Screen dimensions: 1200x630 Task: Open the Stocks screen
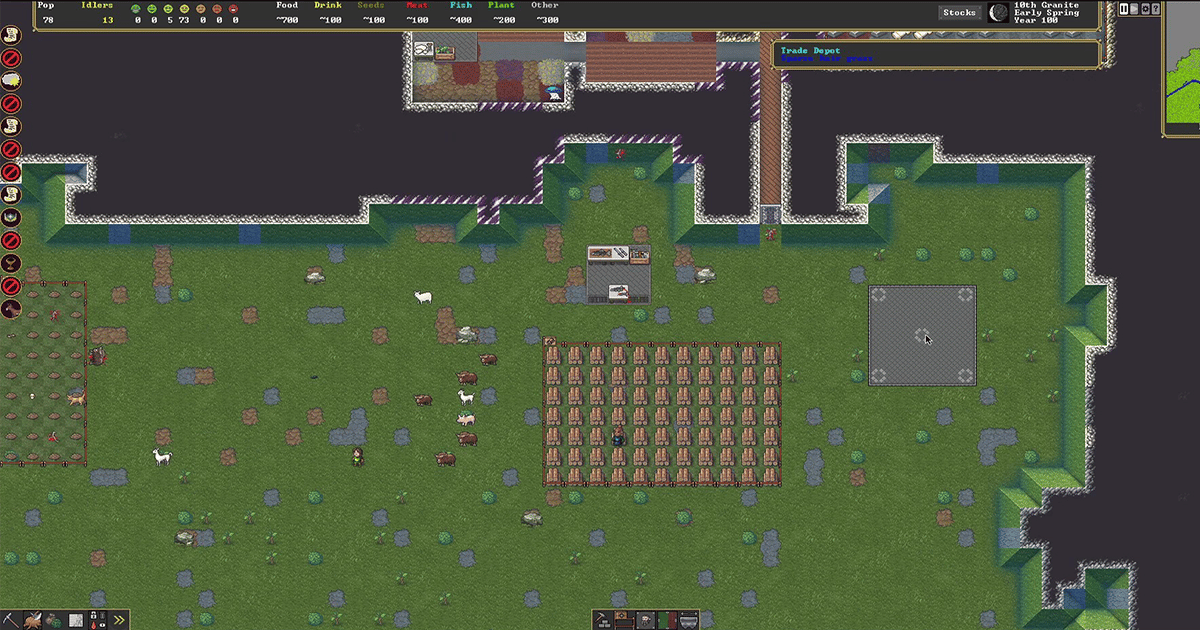(x=959, y=13)
